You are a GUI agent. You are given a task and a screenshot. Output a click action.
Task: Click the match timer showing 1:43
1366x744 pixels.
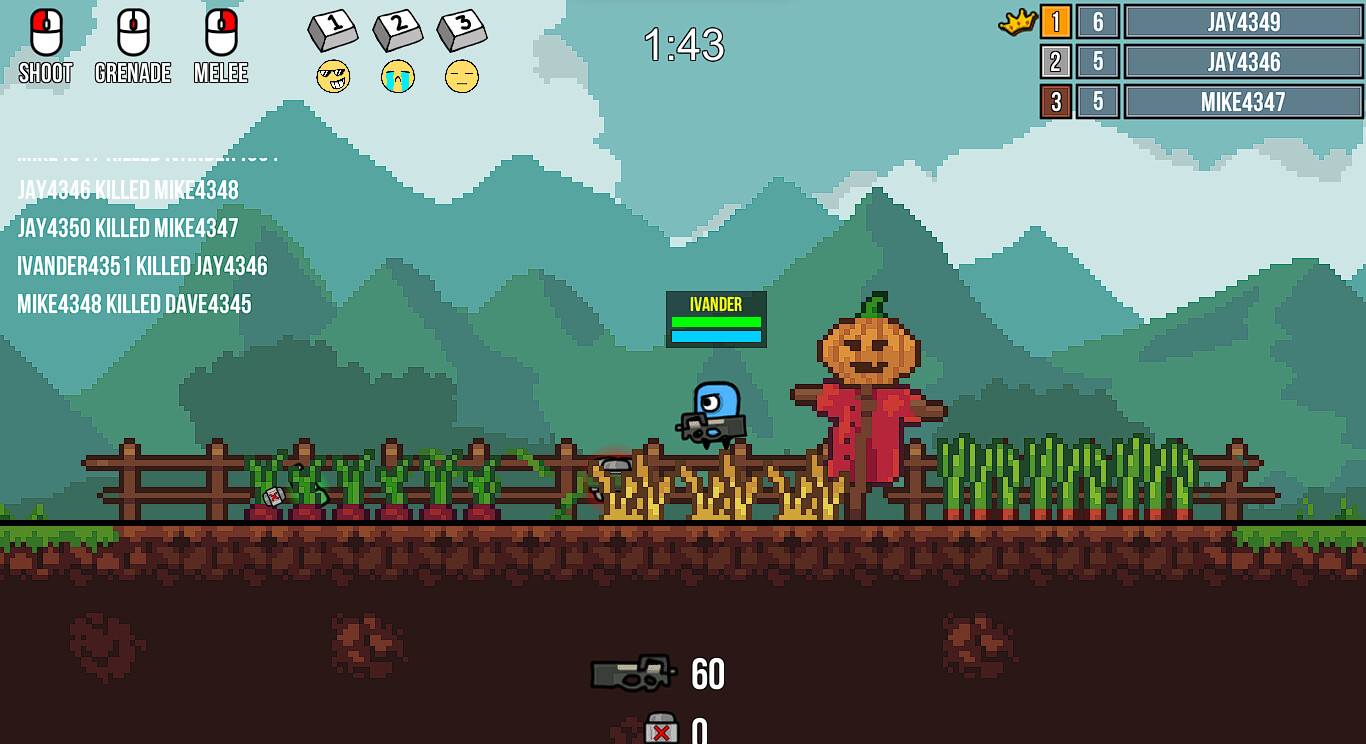685,46
